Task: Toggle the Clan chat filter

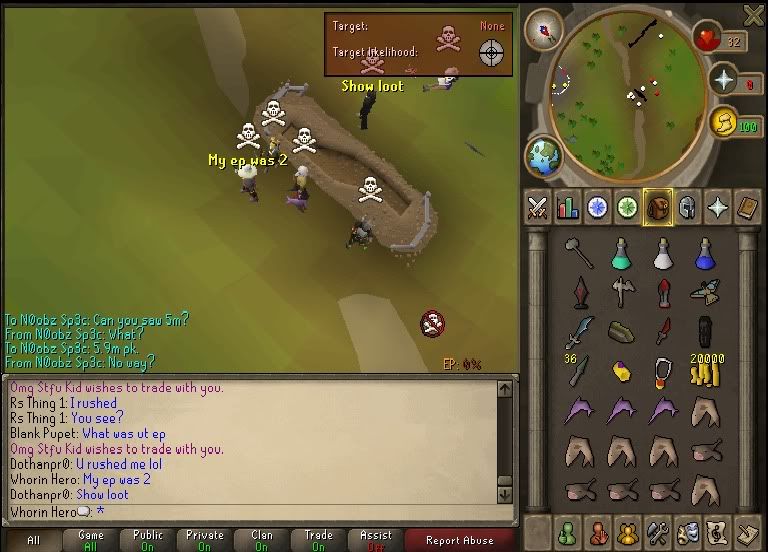Action: 262,540
